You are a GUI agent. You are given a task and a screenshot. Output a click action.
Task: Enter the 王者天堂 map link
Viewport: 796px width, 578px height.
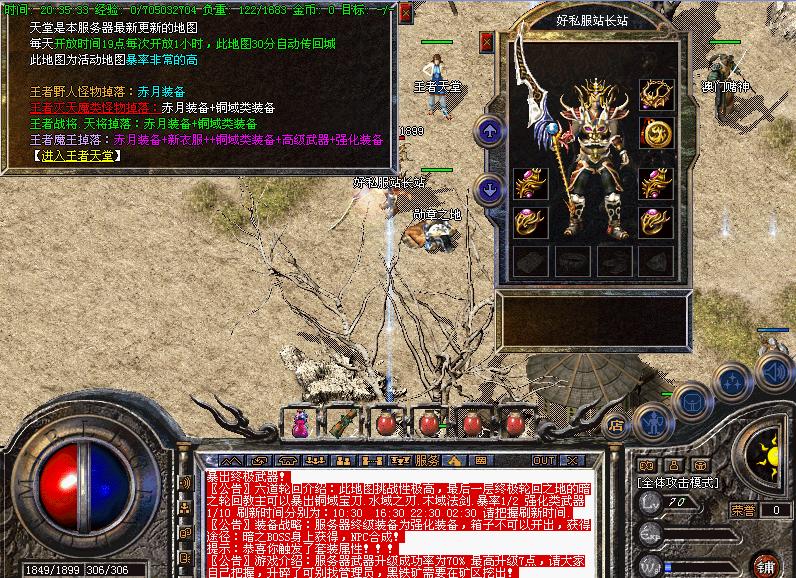click(76, 156)
